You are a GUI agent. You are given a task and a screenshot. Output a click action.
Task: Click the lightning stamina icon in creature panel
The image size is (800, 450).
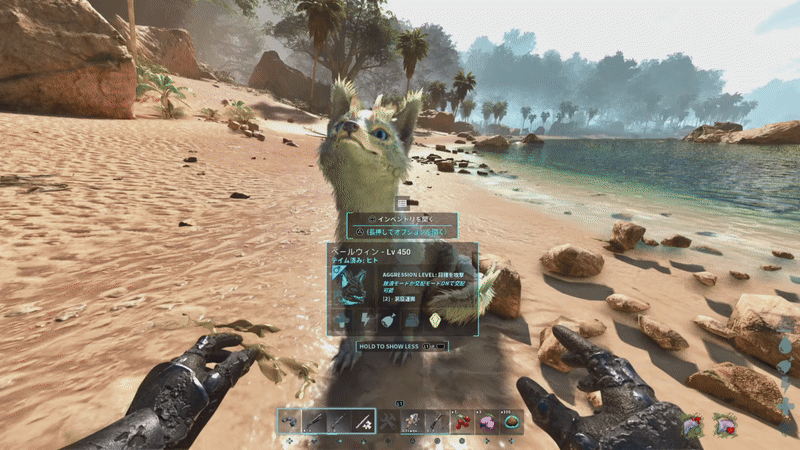tap(364, 319)
